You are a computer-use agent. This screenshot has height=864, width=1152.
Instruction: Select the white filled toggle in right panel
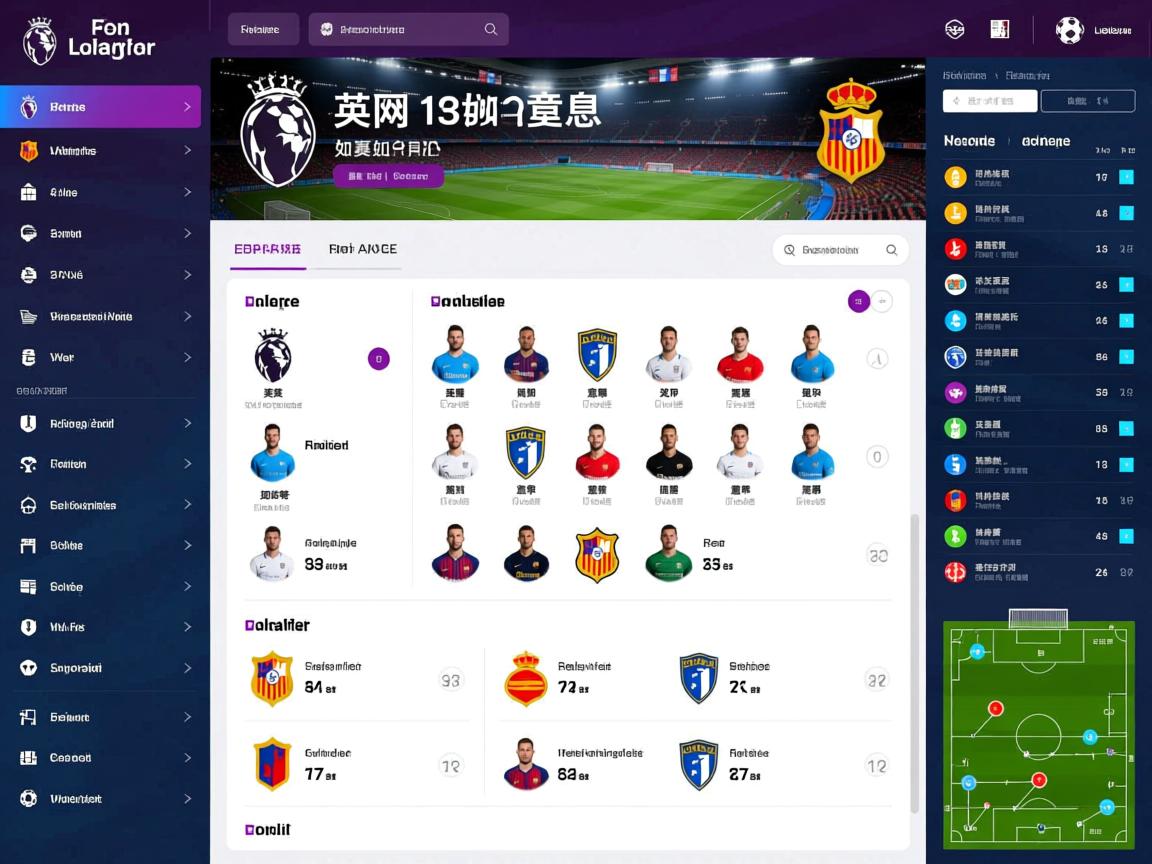(990, 101)
